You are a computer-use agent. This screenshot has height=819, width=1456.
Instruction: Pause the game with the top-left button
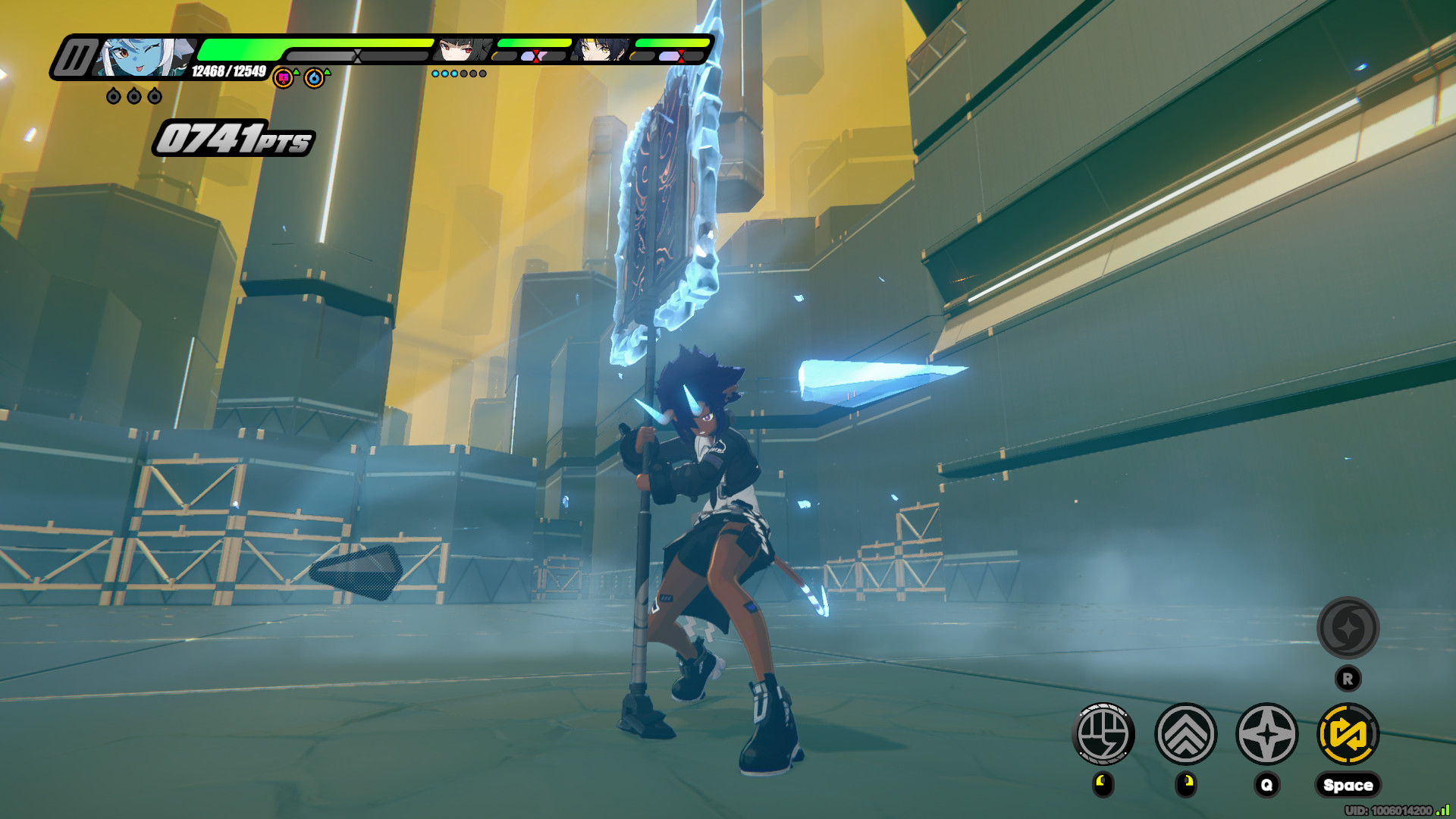click(x=74, y=58)
